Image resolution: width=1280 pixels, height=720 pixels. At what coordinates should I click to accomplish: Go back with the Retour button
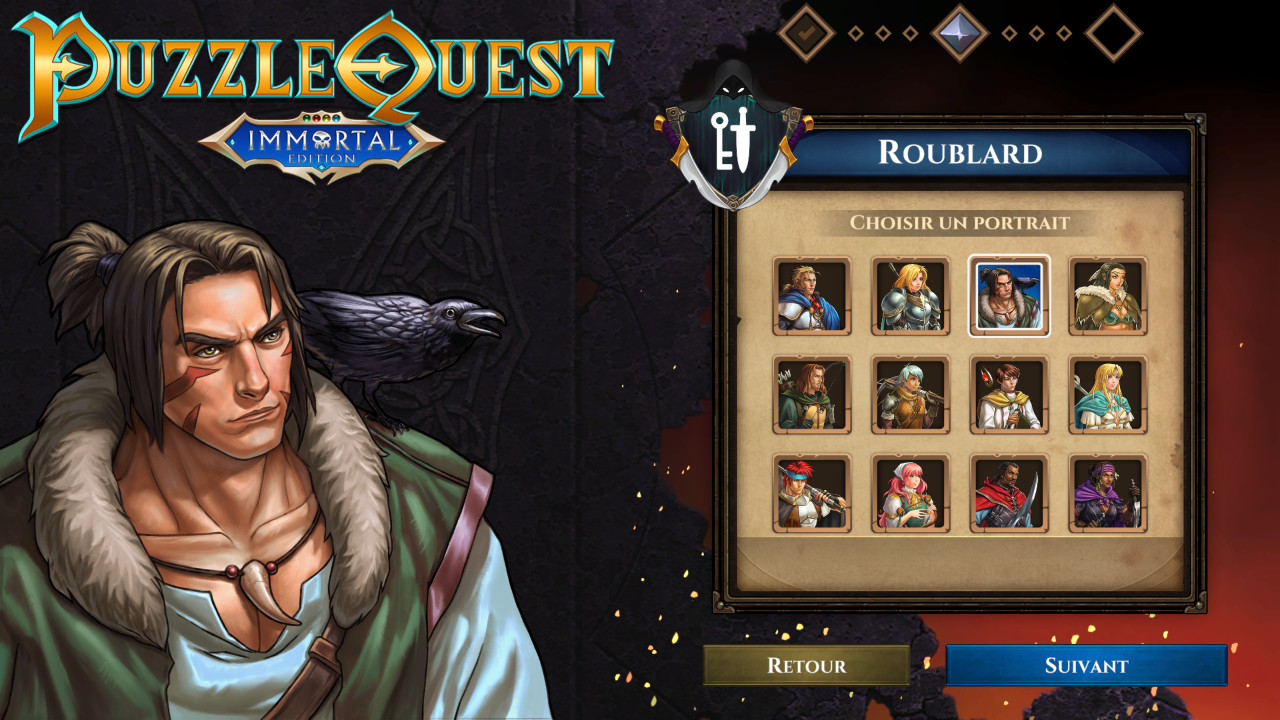click(806, 665)
